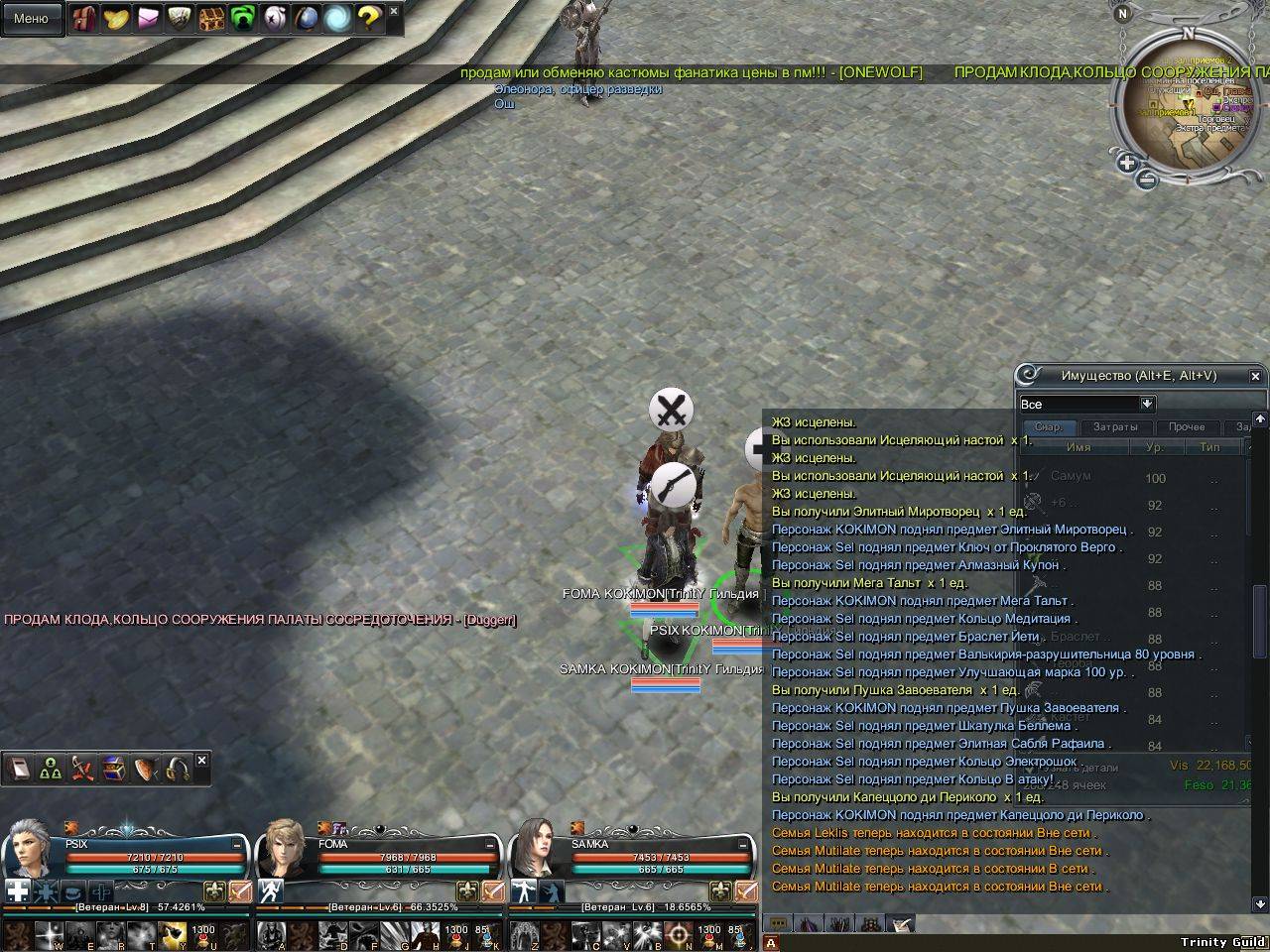Open the blue swirl portal icon
The height and width of the screenshot is (952, 1270).
337,18
